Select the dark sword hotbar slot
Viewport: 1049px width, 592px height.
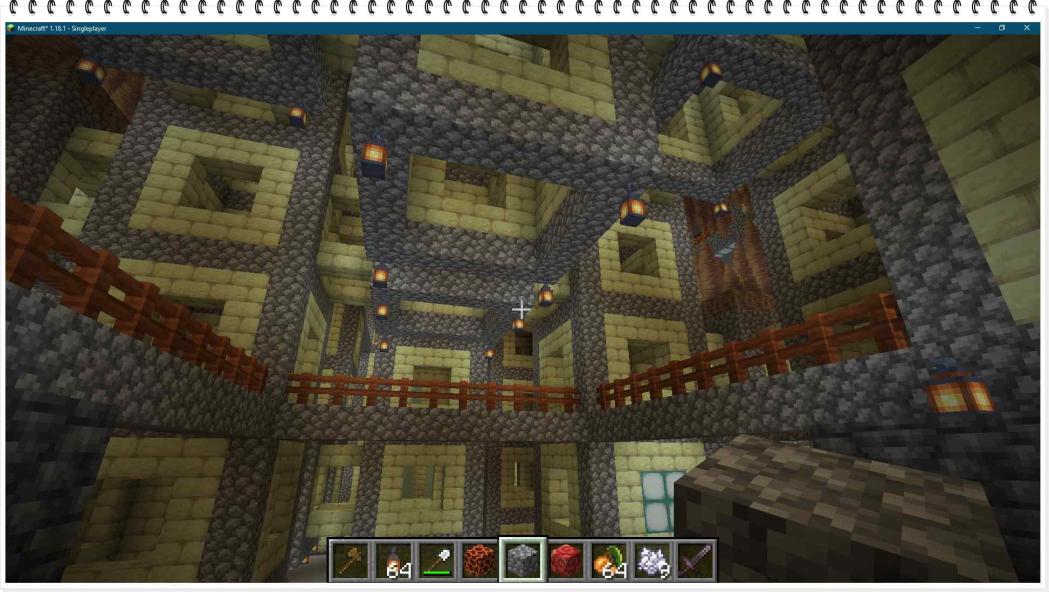(695, 561)
